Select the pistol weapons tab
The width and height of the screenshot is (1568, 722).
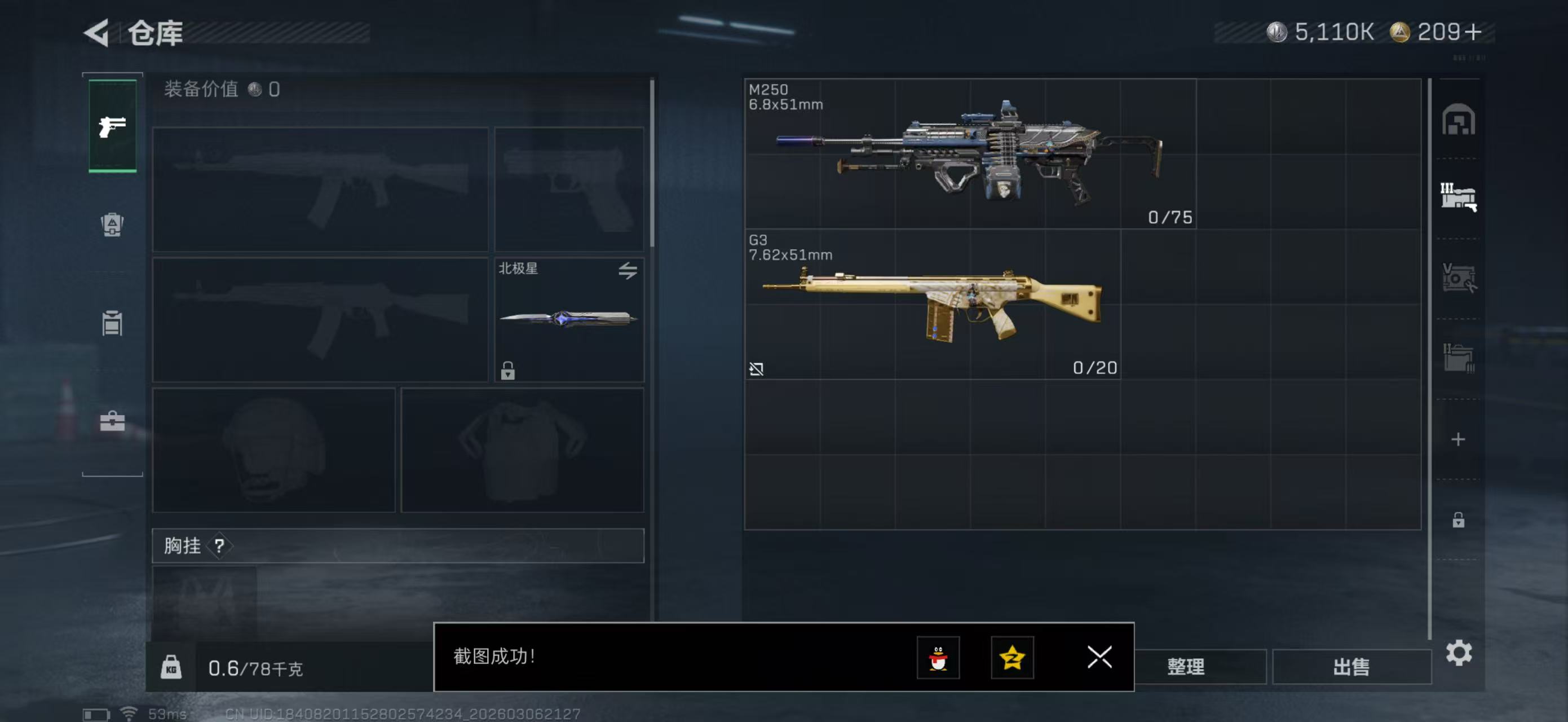pyautogui.click(x=113, y=126)
